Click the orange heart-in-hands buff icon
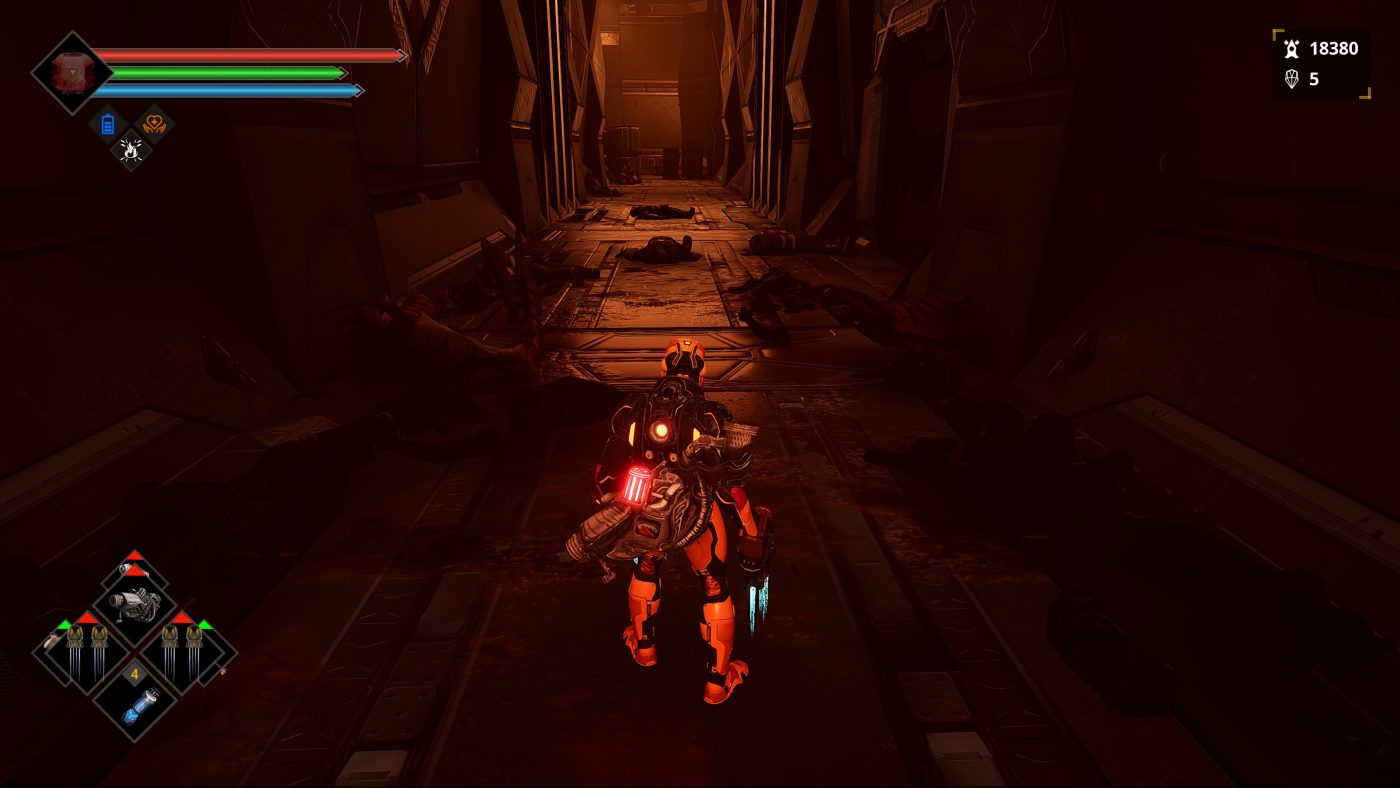This screenshot has width=1400, height=788. (x=154, y=124)
